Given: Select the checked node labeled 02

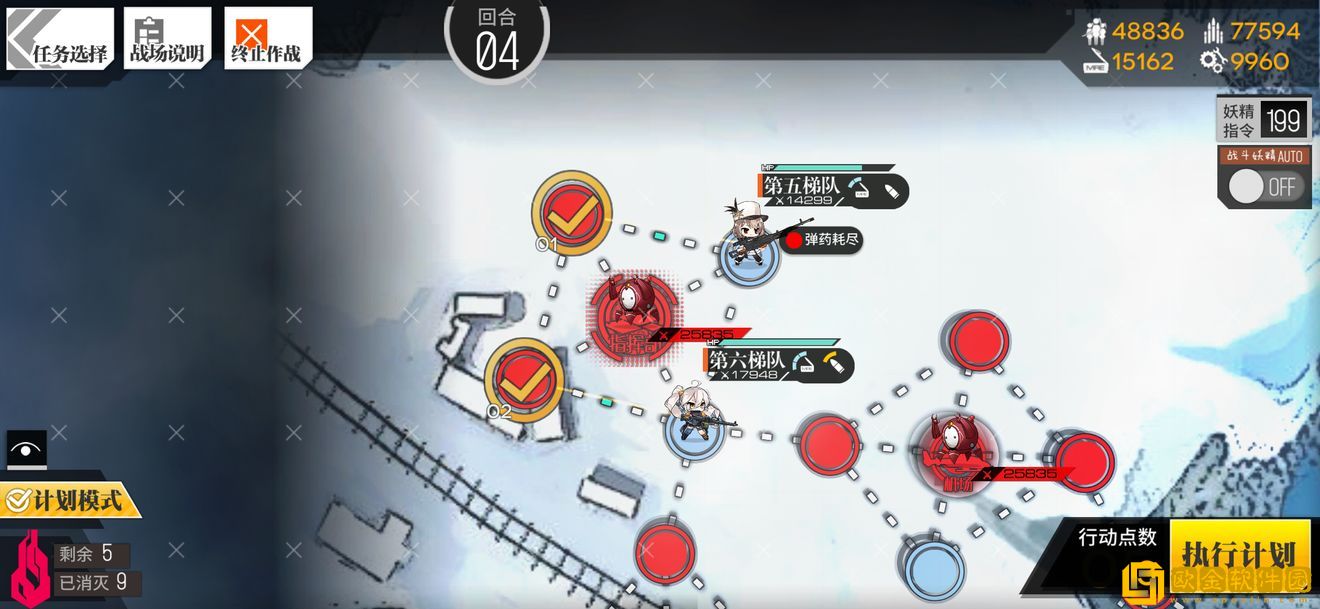Looking at the screenshot, I should [x=523, y=378].
